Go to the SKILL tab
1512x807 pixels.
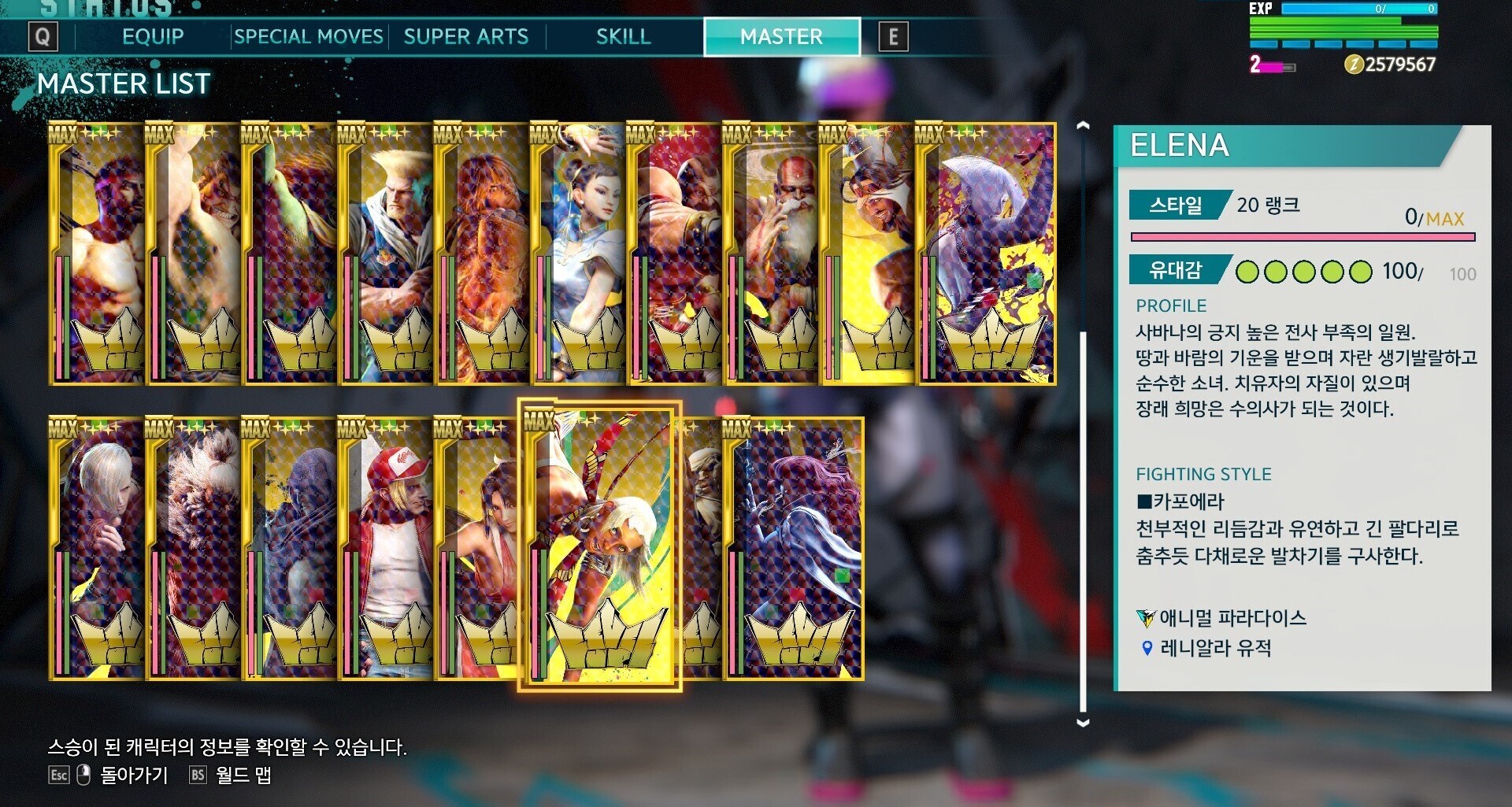[x=623, y=37]
